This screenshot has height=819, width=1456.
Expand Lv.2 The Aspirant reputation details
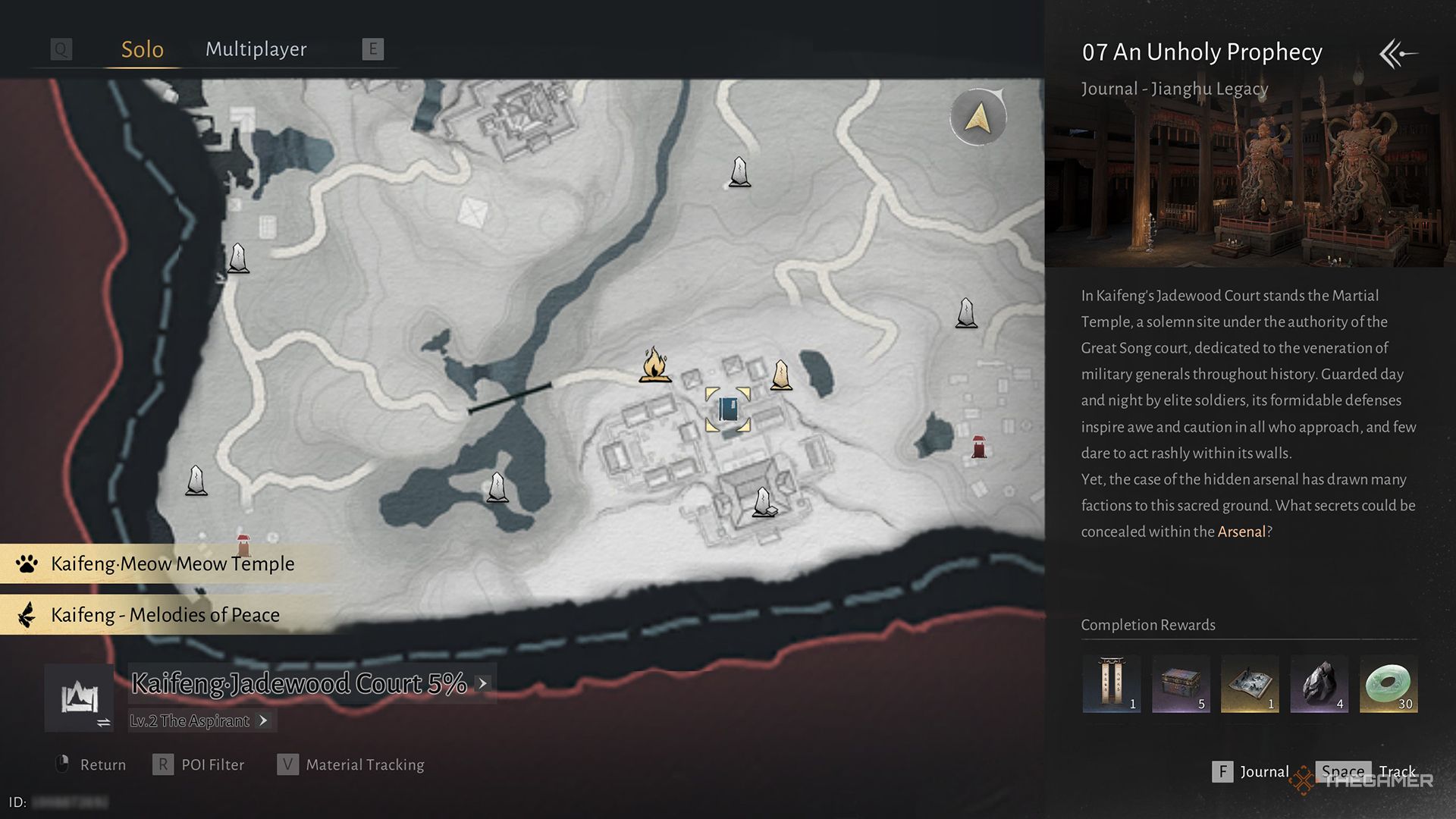pyautogui.click(x=265, y=720)
